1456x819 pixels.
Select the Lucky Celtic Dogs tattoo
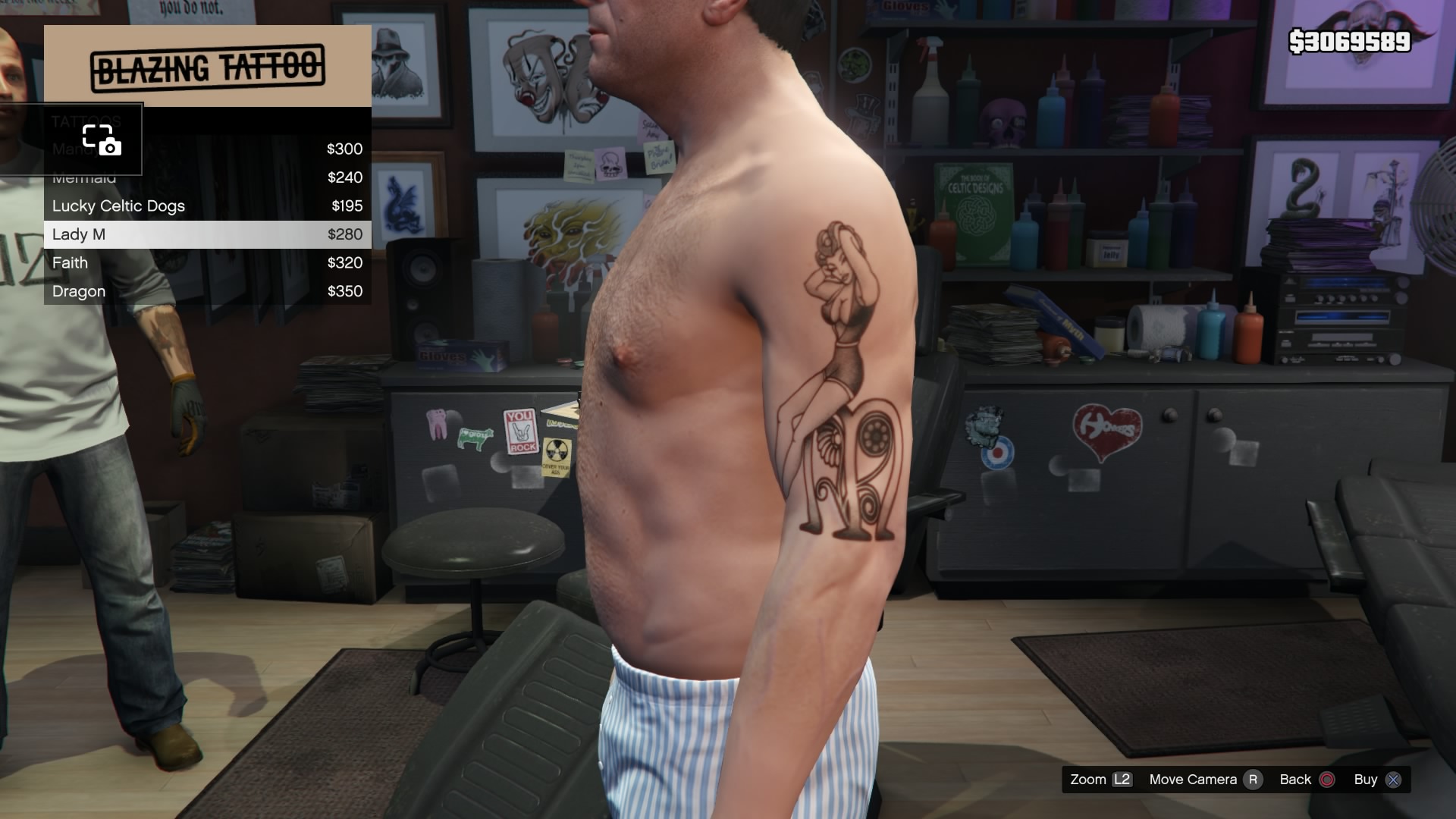pos(207,206)
